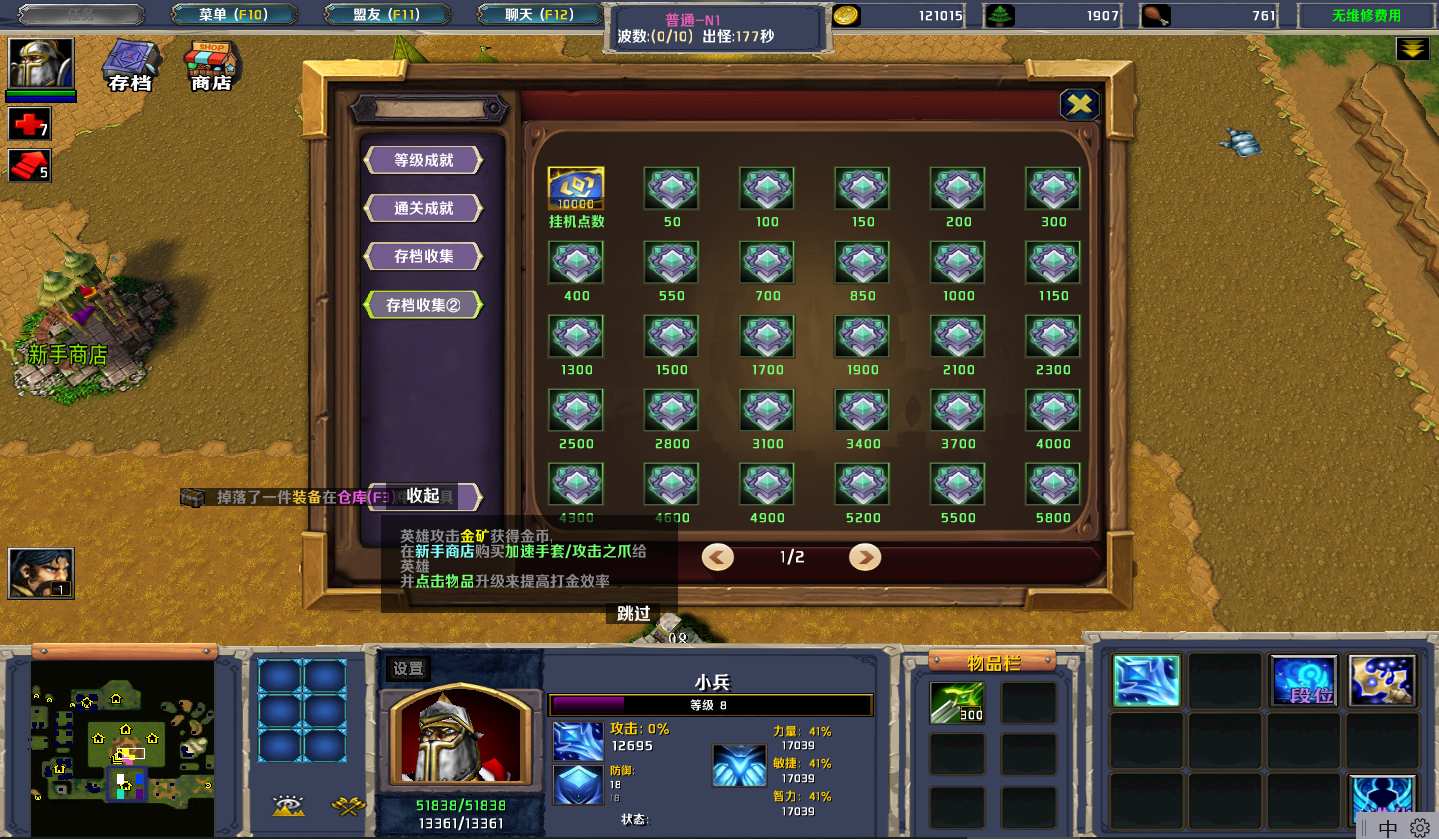Activate the 段位 rank ability icon
The image size is (1439, 839).
click(x=1303, y=680)
